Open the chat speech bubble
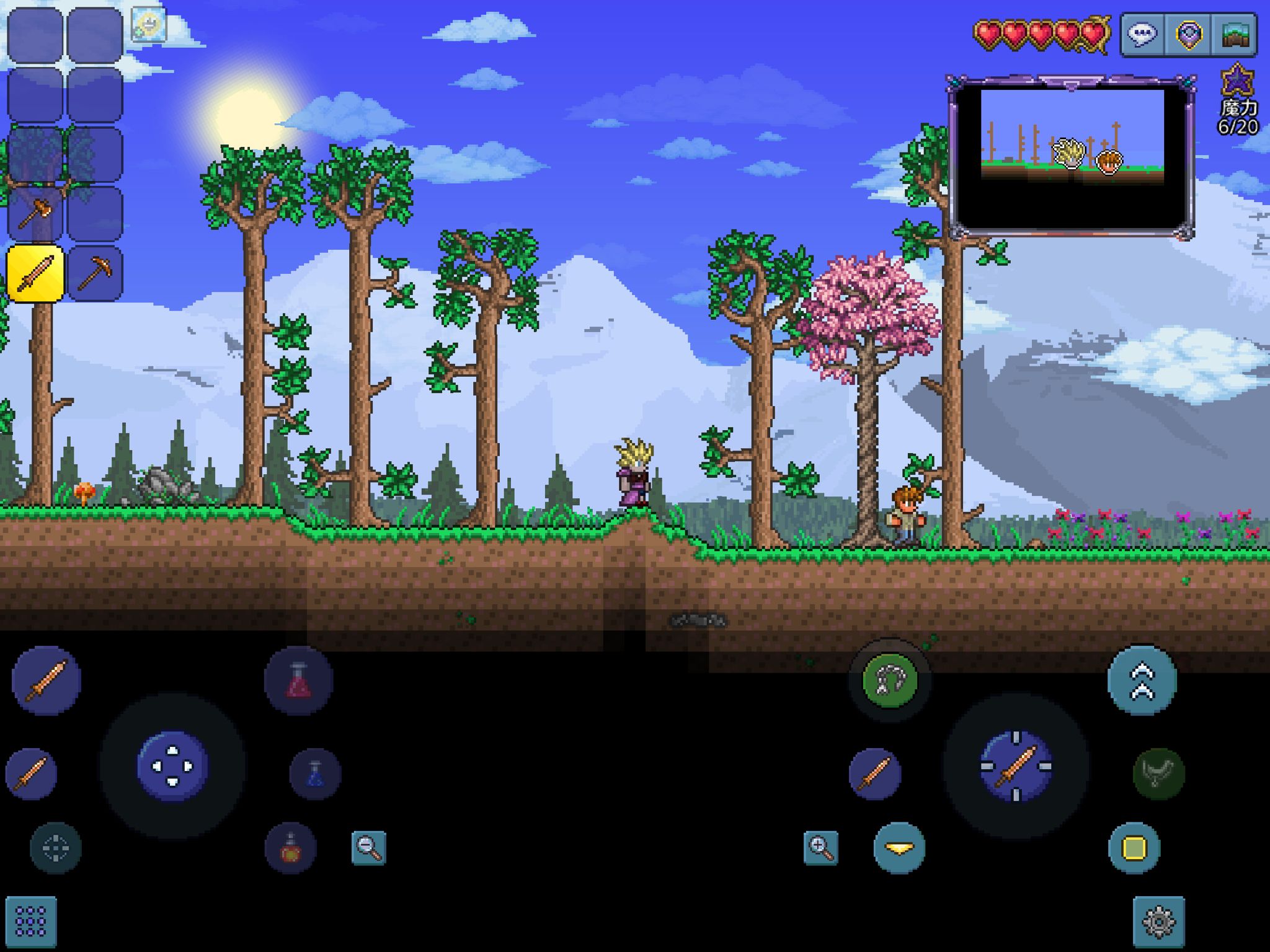The width and height of the screenshot is (1270, 952). [x=1143, y=34]
